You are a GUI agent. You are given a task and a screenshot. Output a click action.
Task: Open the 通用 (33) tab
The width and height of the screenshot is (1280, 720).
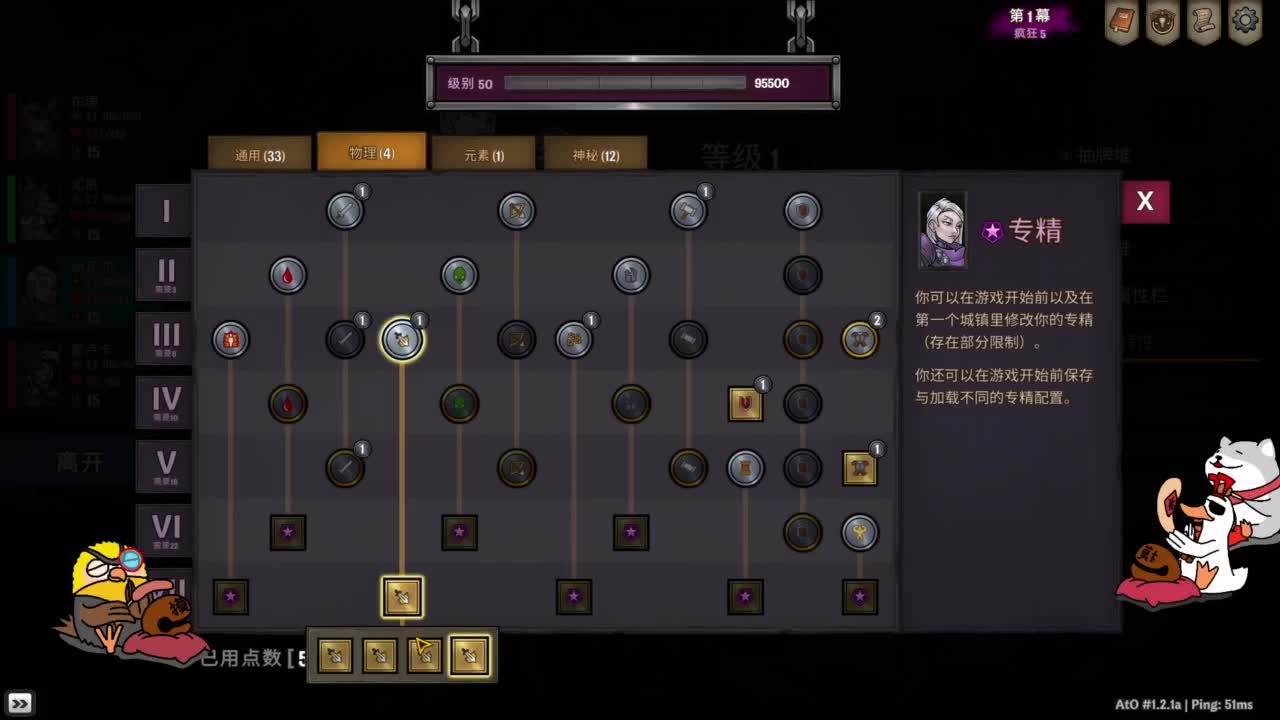pyautogui.click(x=258, y=152)
